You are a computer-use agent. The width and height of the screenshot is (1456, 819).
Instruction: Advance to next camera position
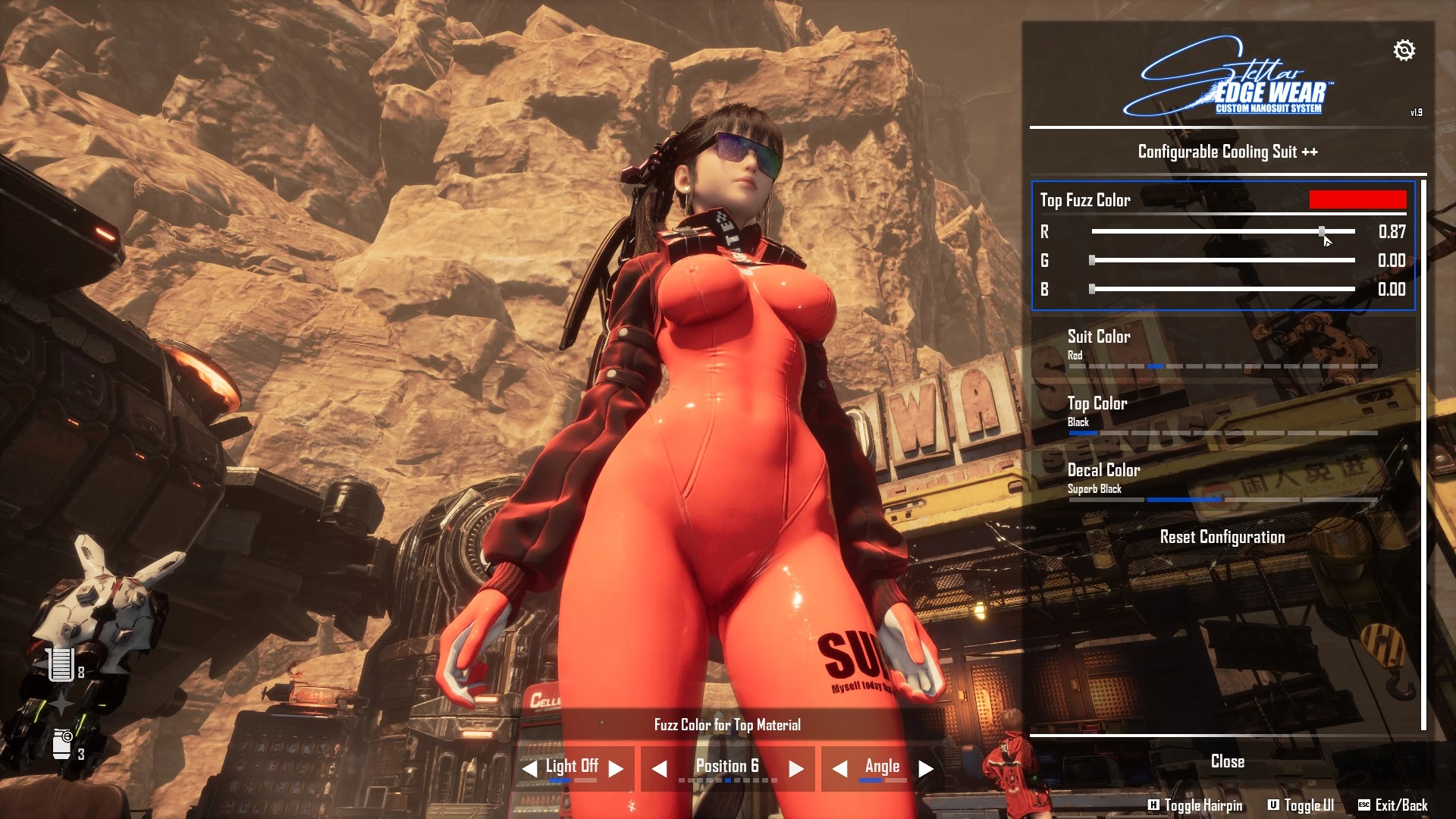click(x=795, y=769)
